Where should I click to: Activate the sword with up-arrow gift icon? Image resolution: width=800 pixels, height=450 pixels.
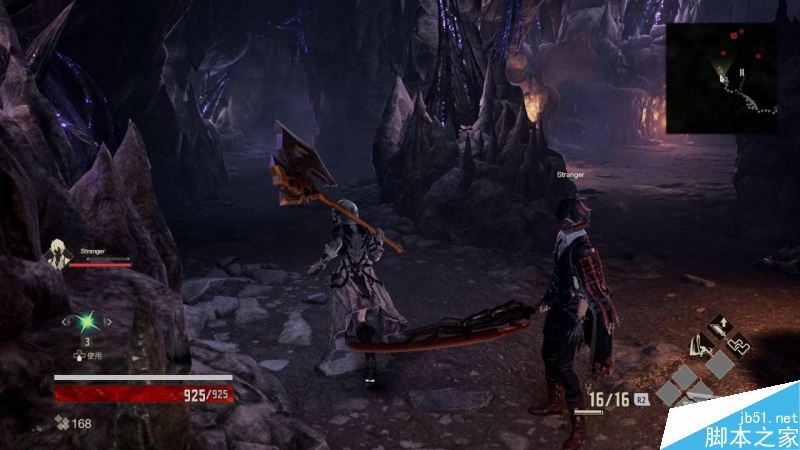(719, 327)
